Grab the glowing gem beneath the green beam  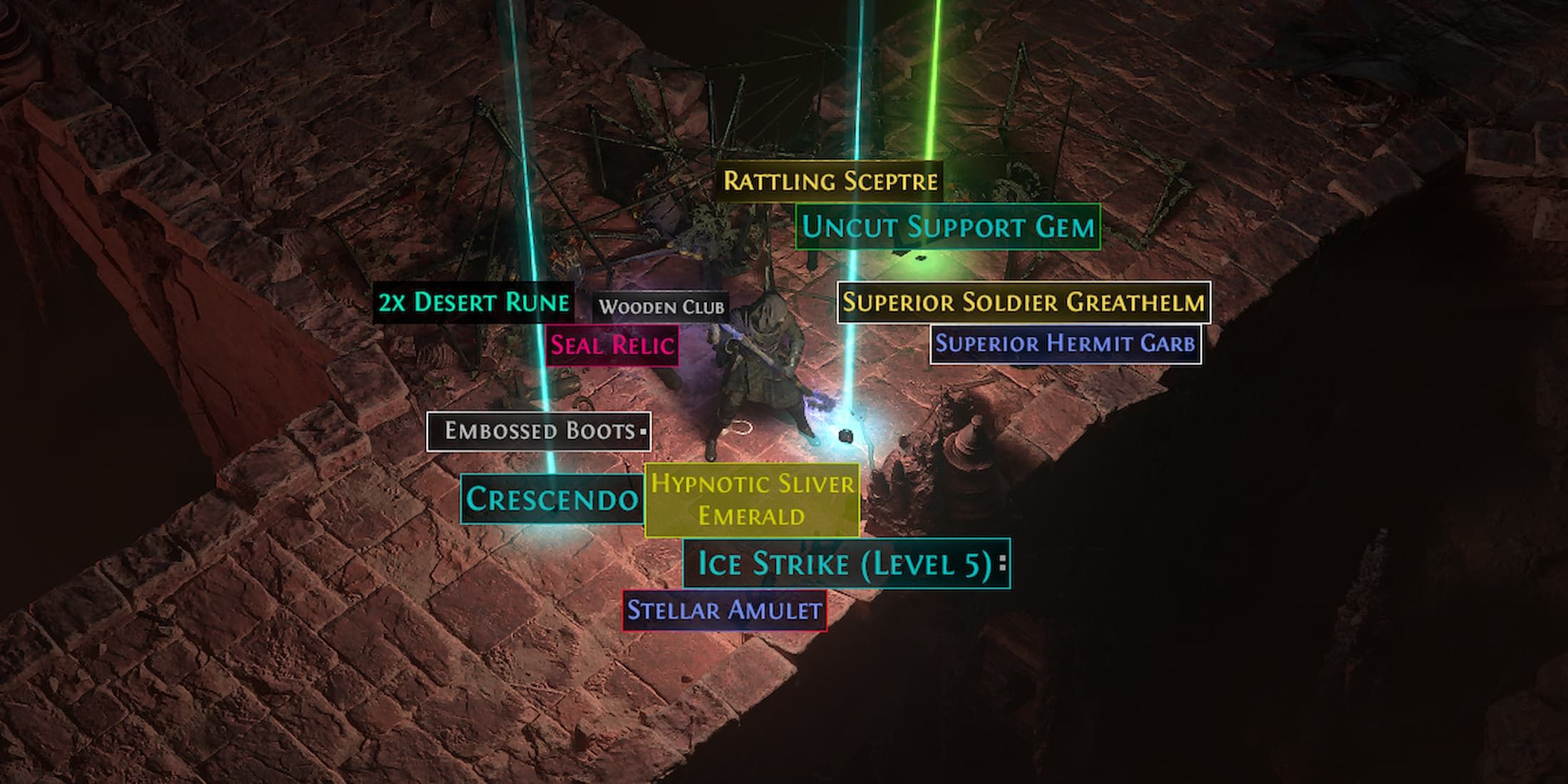click(919, 257)
